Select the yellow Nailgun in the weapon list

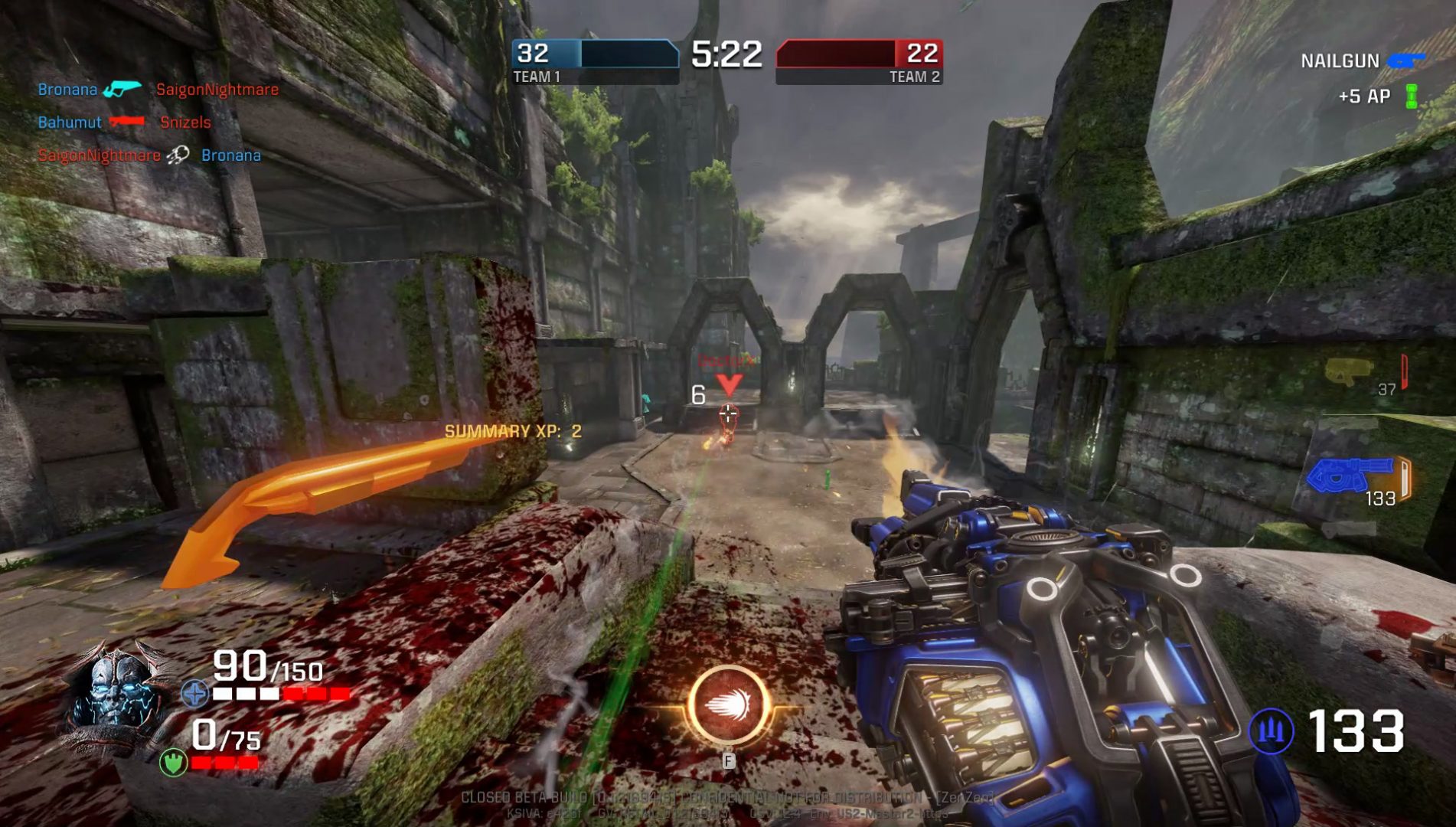pyautogui.click(x=1347, y=371)
